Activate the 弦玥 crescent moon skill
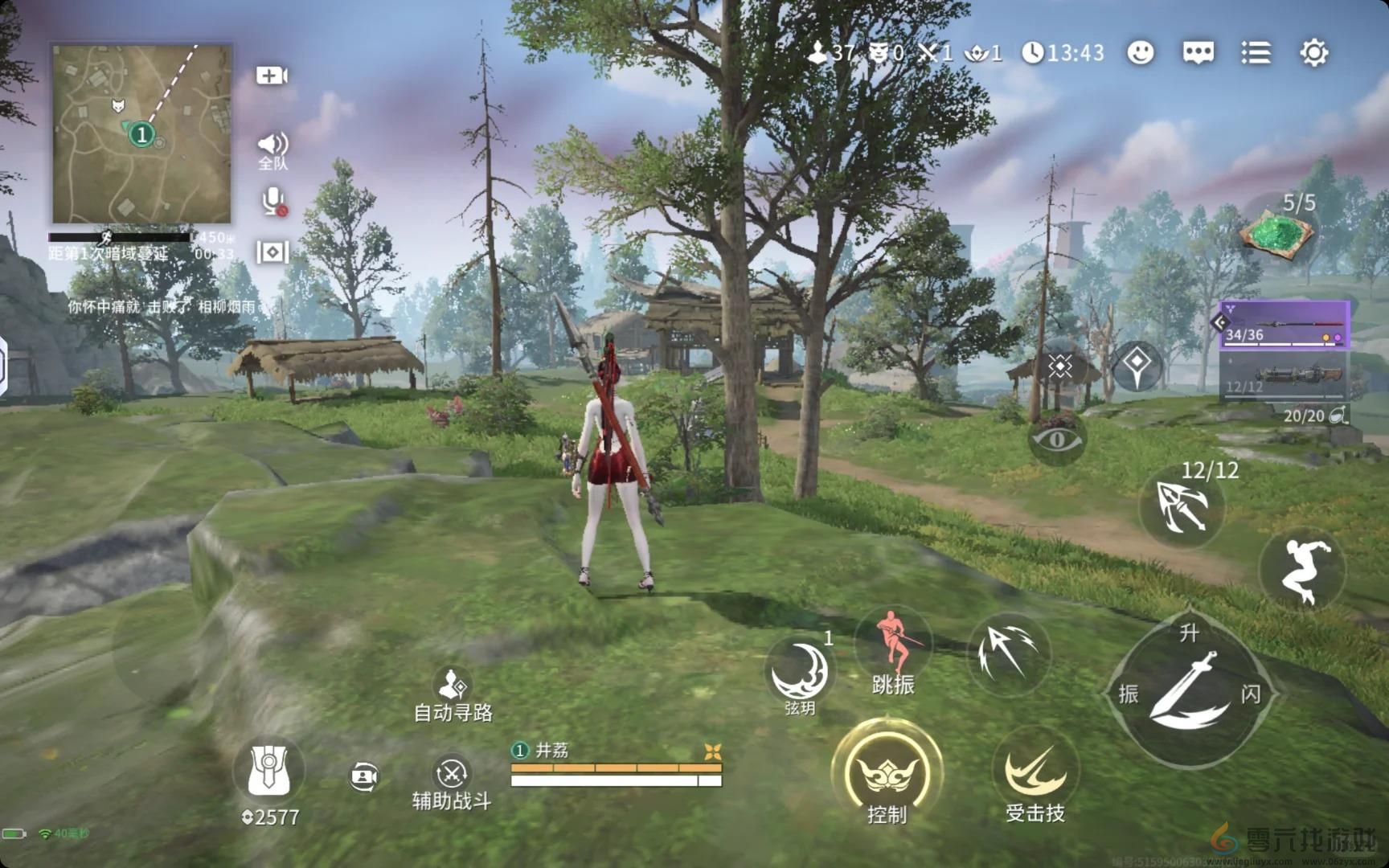This screenshot has width=1389, height=868. coord(799,674)
